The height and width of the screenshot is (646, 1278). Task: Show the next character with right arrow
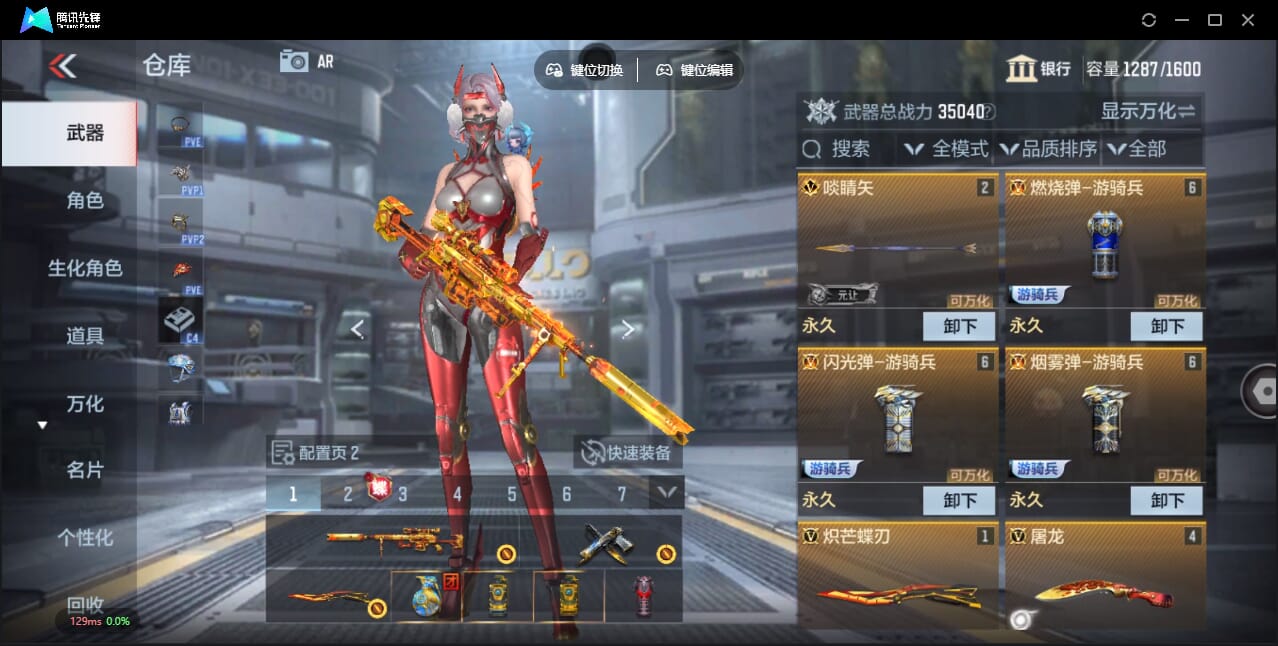tap(628, 329)
